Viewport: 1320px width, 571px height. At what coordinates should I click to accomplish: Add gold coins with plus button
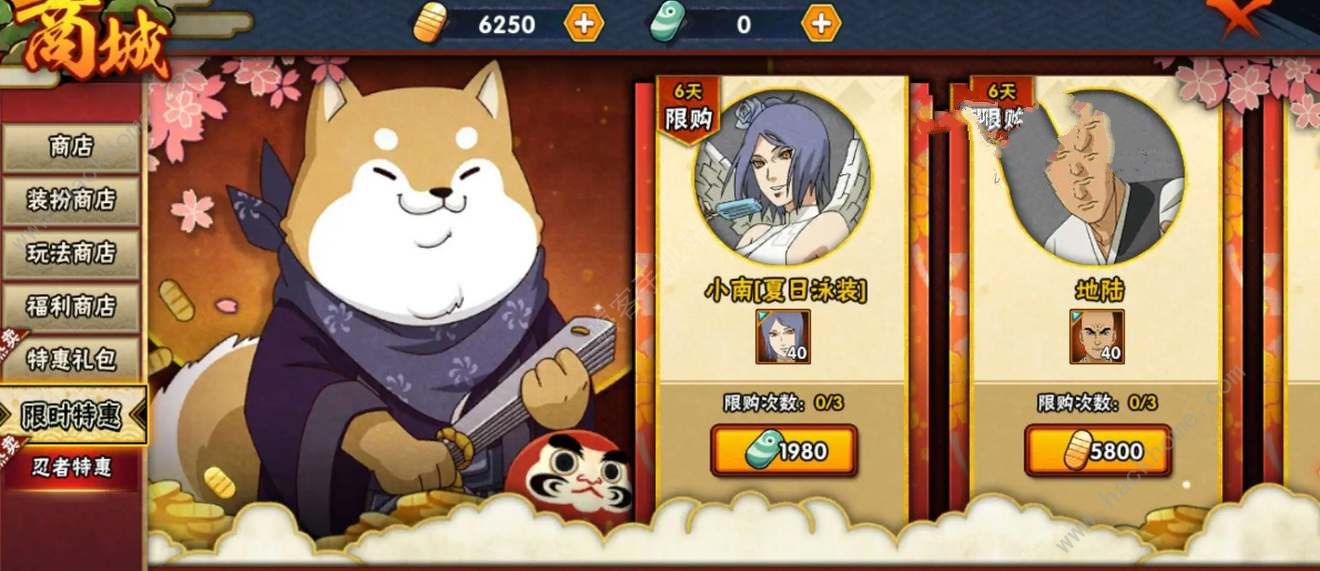584,24
